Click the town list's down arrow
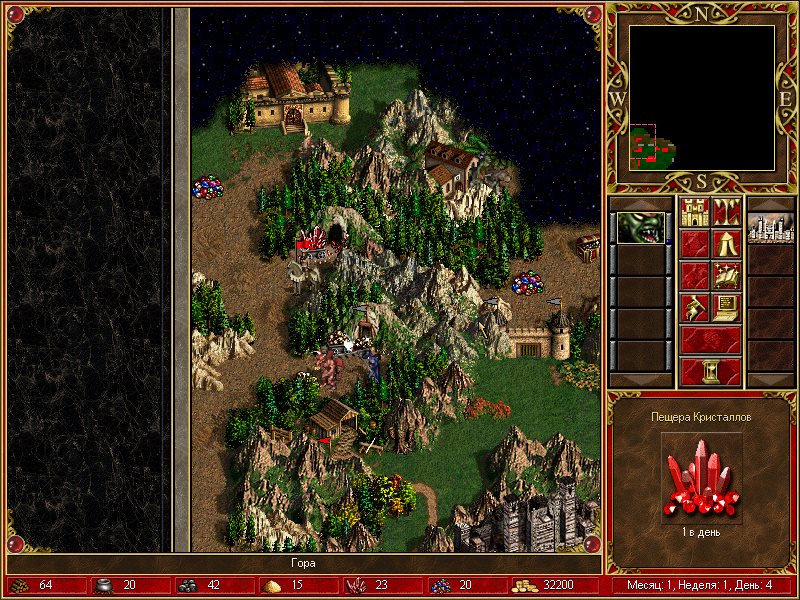 [x=770, y=380]
